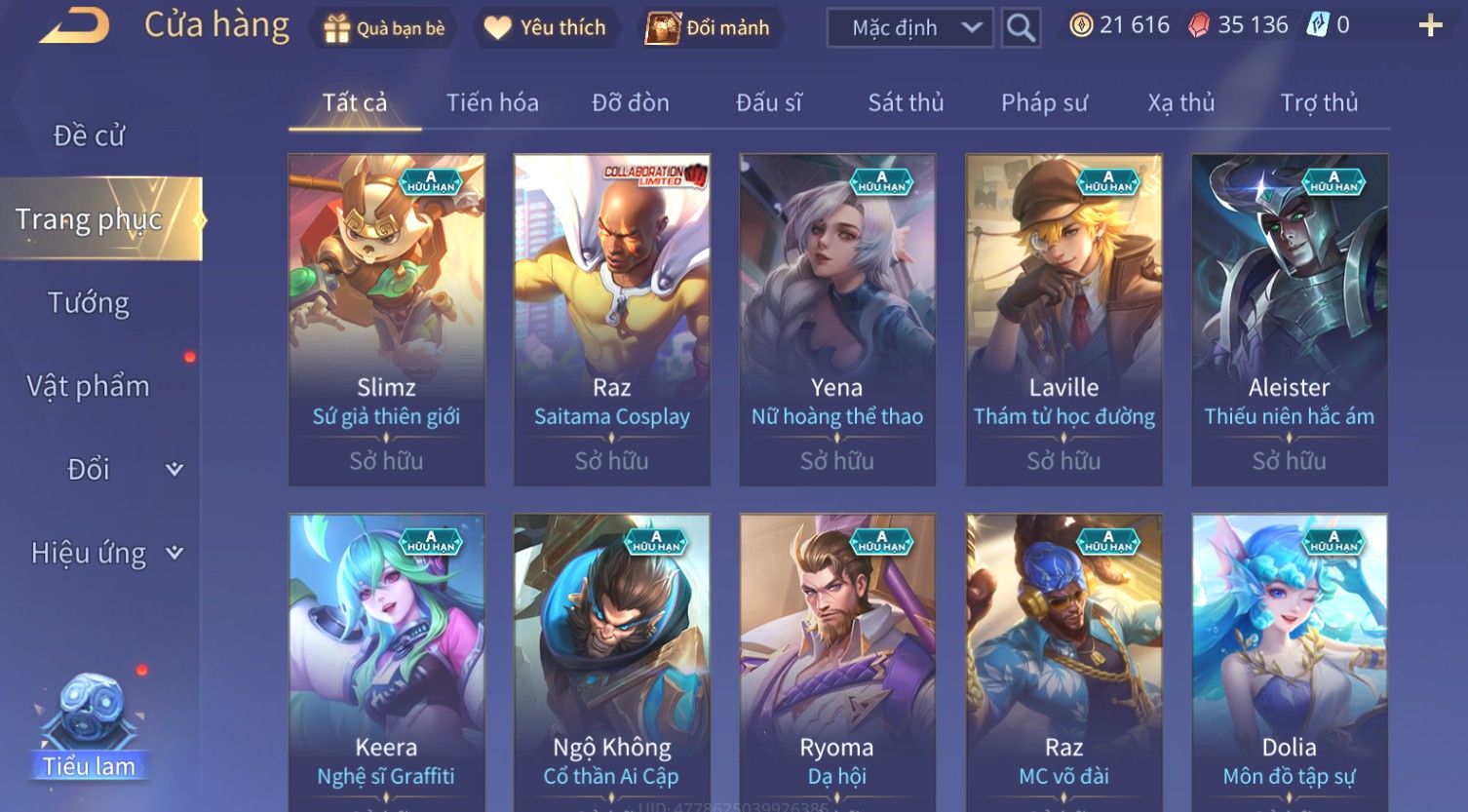
Task: View the Aleister Thiếu niên hắc ám skin
Action: tap(1289, 320)
